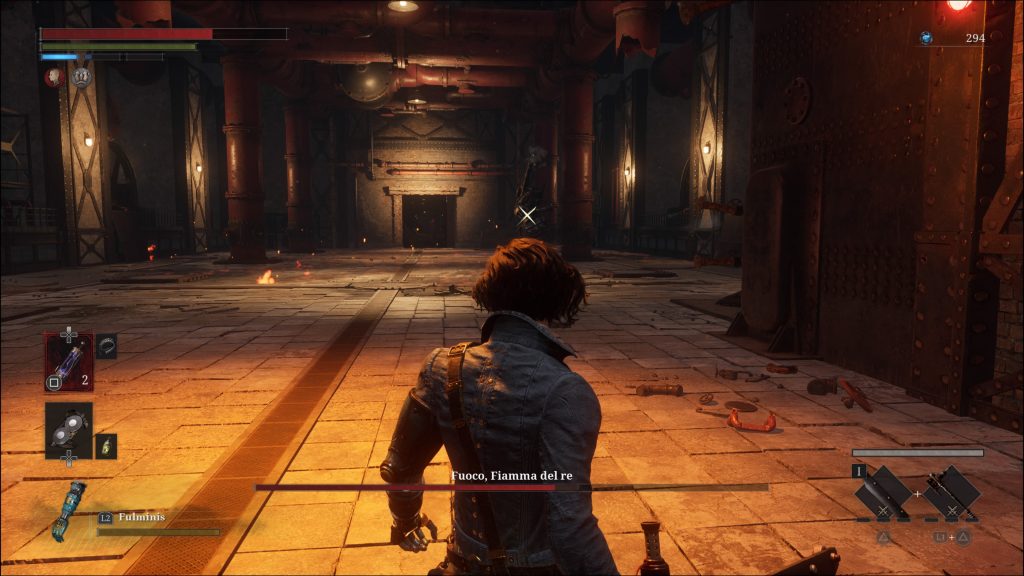1024x576 pixels.
Task: Select the goggles item in lower belt slot
Action: coord(68,430)
